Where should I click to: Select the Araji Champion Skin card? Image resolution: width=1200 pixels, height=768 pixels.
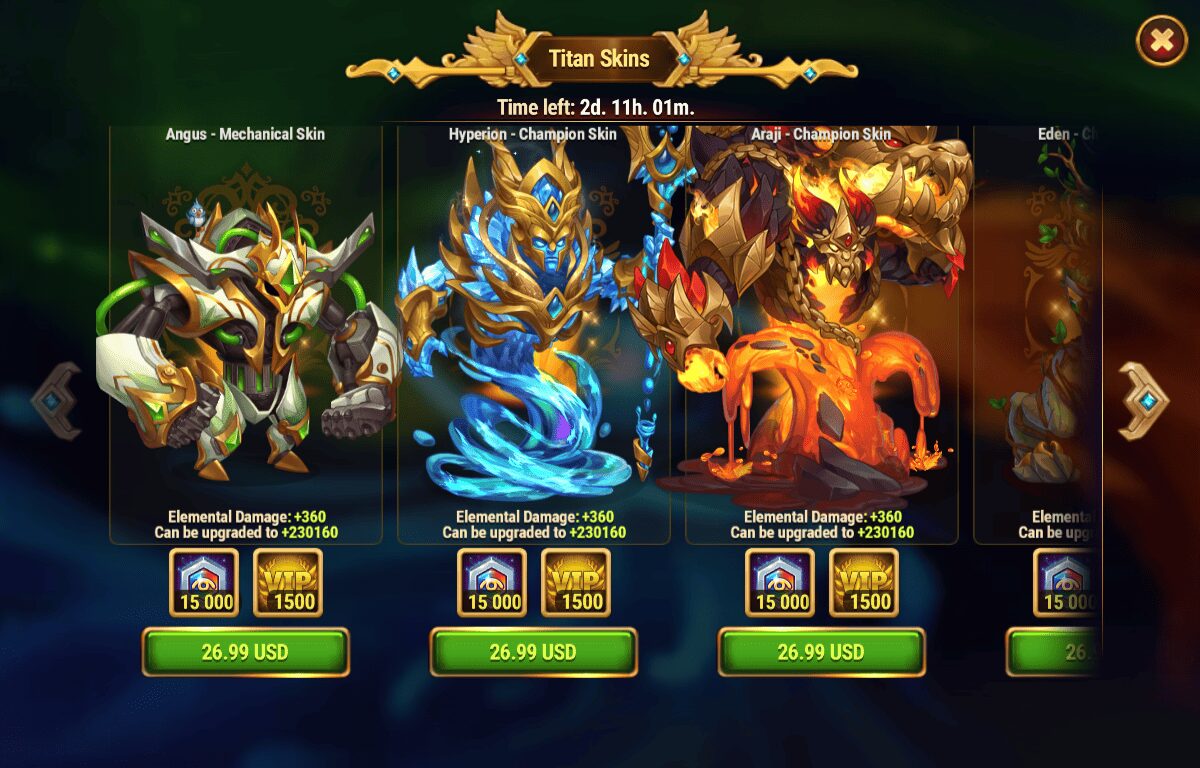pyautogui.click(x=821, y=330)
